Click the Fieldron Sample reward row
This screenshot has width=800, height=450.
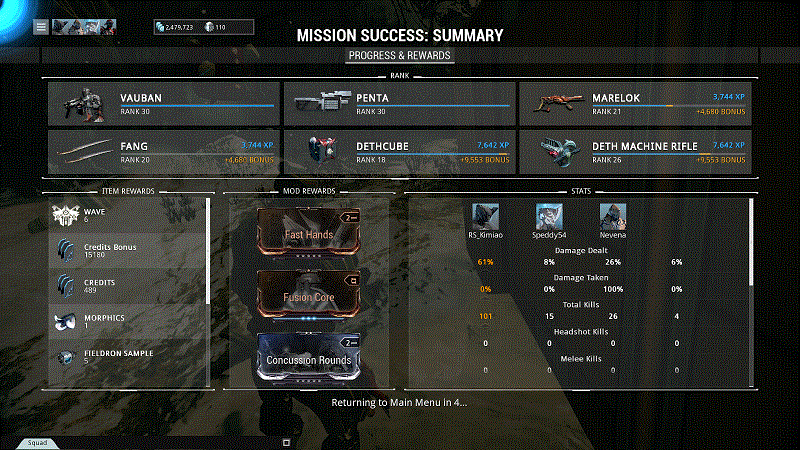[x=128, y=357]
